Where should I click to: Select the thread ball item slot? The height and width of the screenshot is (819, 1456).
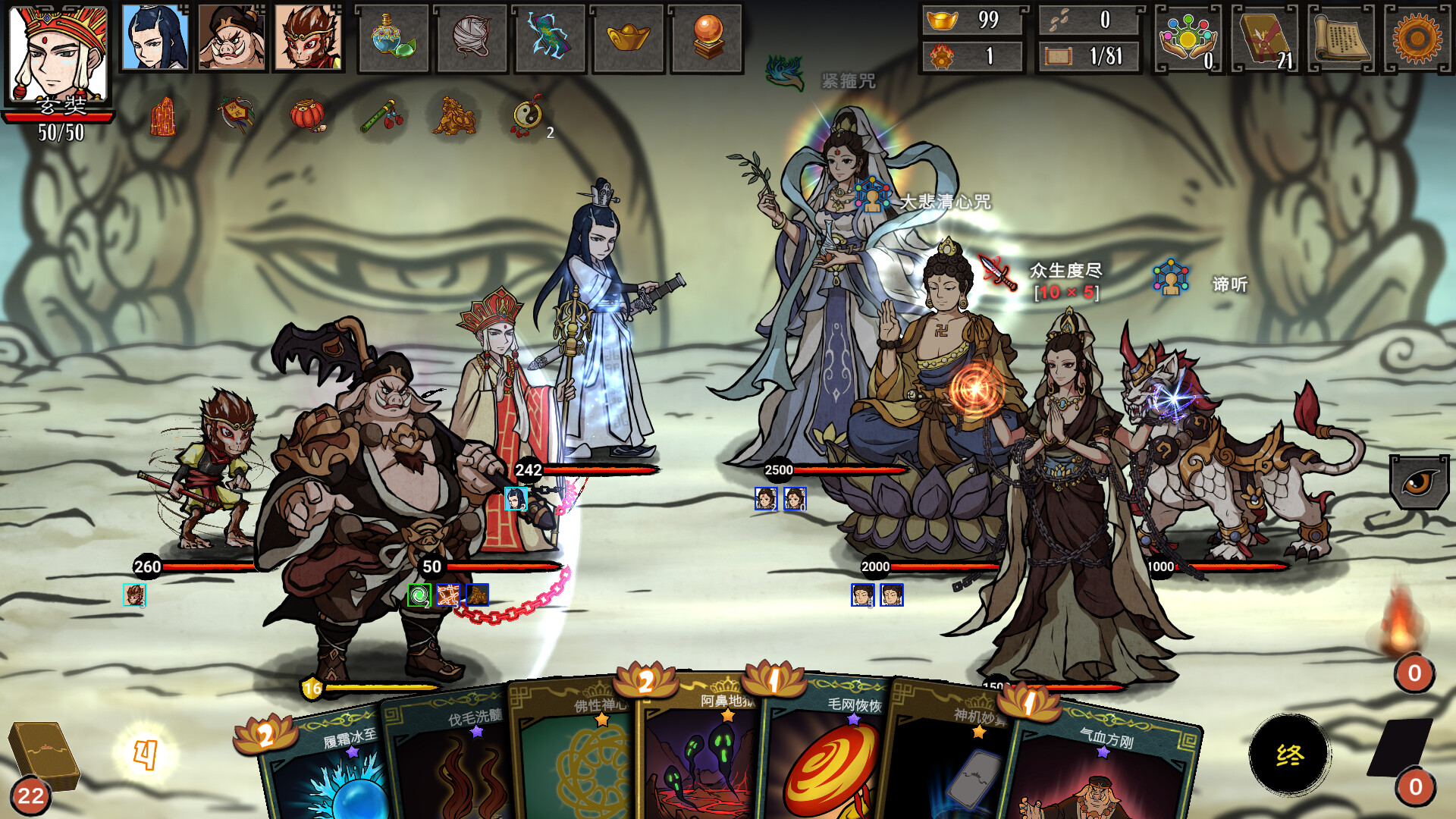tap(472, 38)
